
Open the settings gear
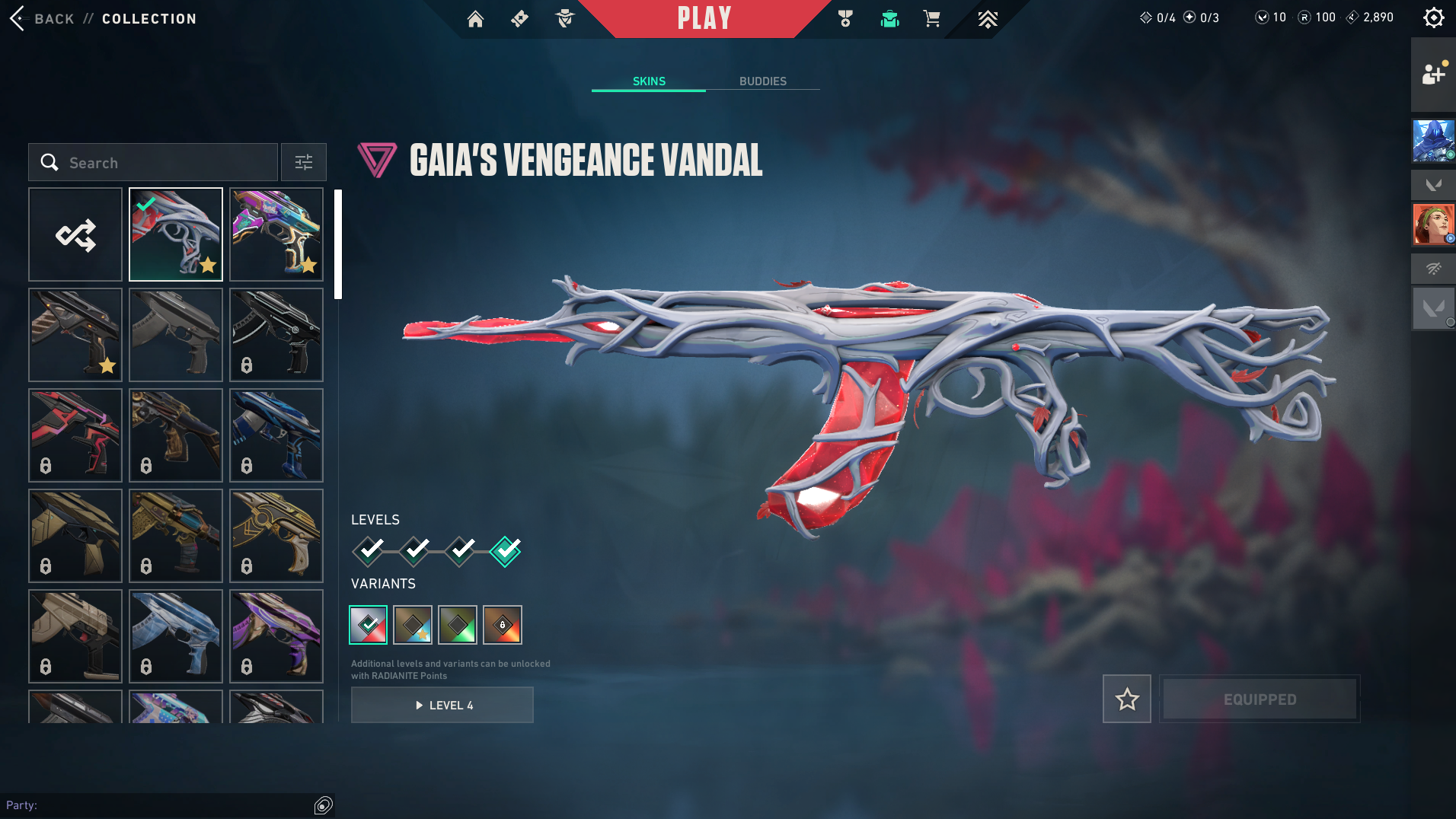pyautogui.click(x=1433, y=18)
